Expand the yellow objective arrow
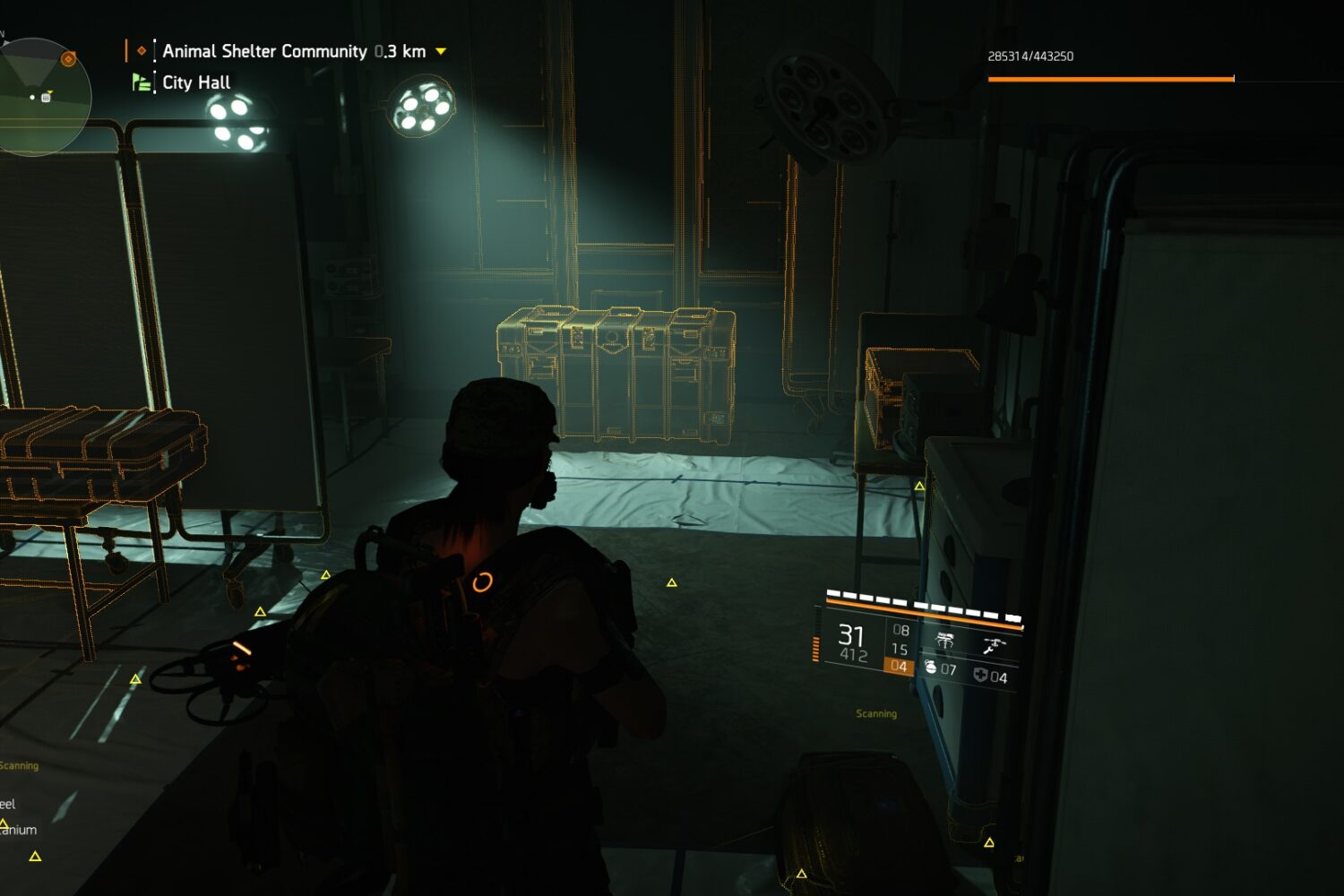Screen dimensions: 1344x896 click(x=441, y=51)
